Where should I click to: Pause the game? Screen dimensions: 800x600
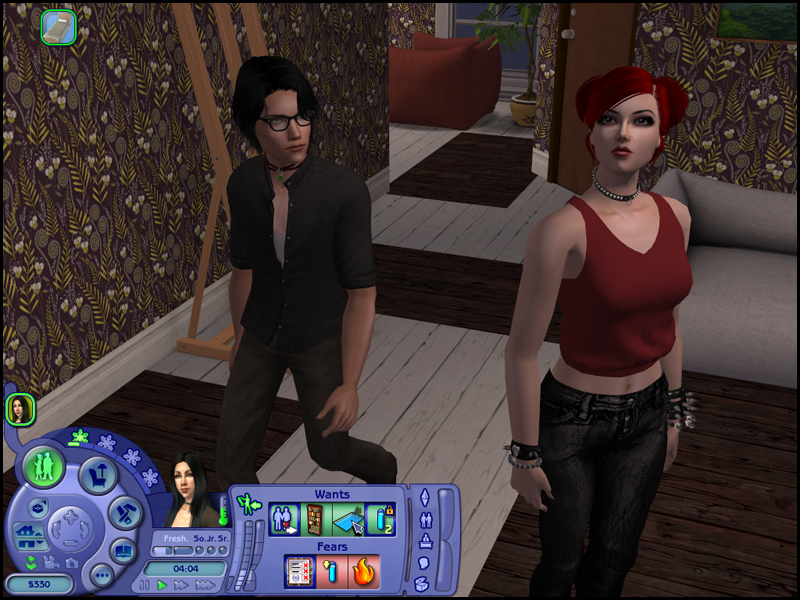pyautogui.click(x=146, y=585)
